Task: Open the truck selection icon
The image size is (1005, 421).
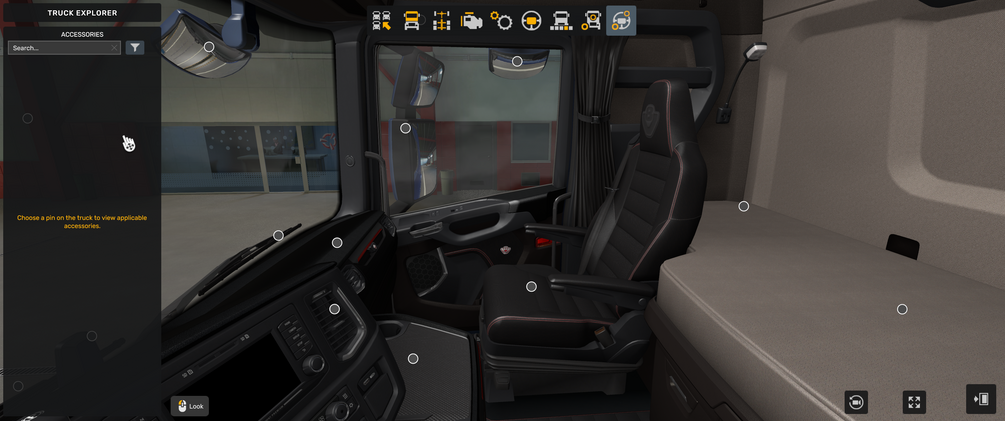Action: pyautogui.click(x=381, y=21)
